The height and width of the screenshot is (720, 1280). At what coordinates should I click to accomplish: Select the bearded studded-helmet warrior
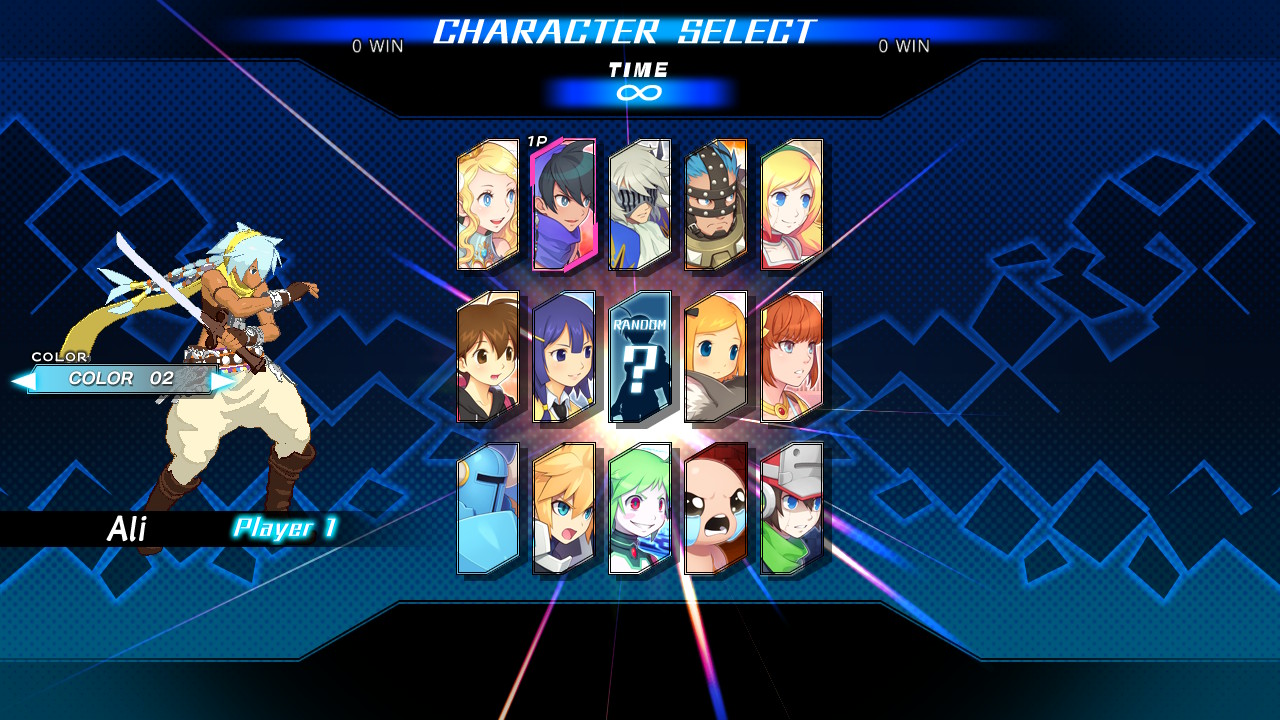[x=716, y=205]
